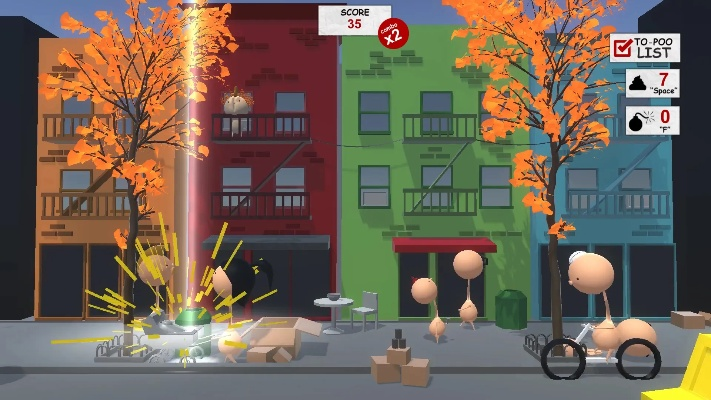
Task: Select the poop ammo icon
Action: click(x=638, y=83)
